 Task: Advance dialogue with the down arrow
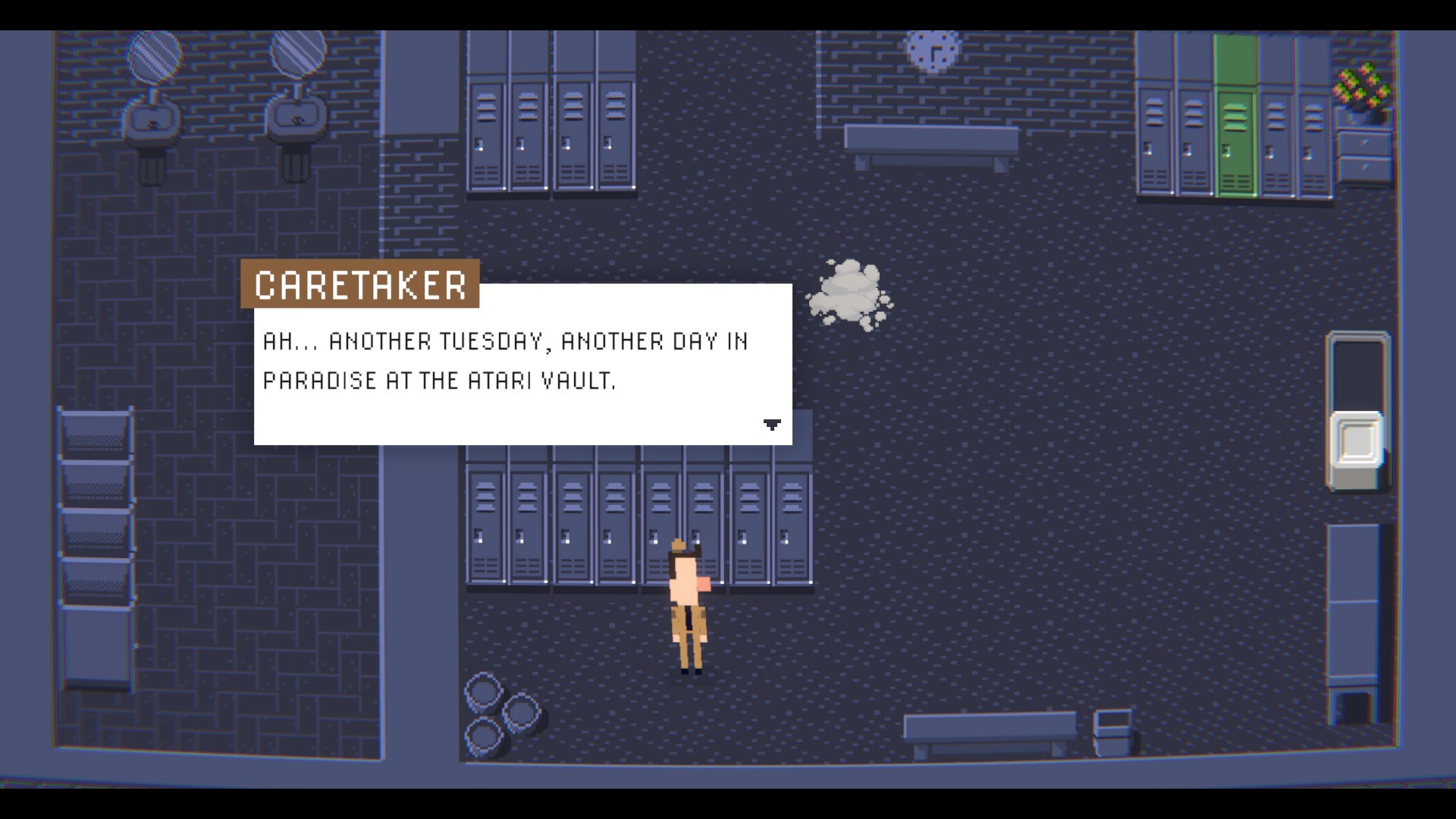[x=771, y=425]
